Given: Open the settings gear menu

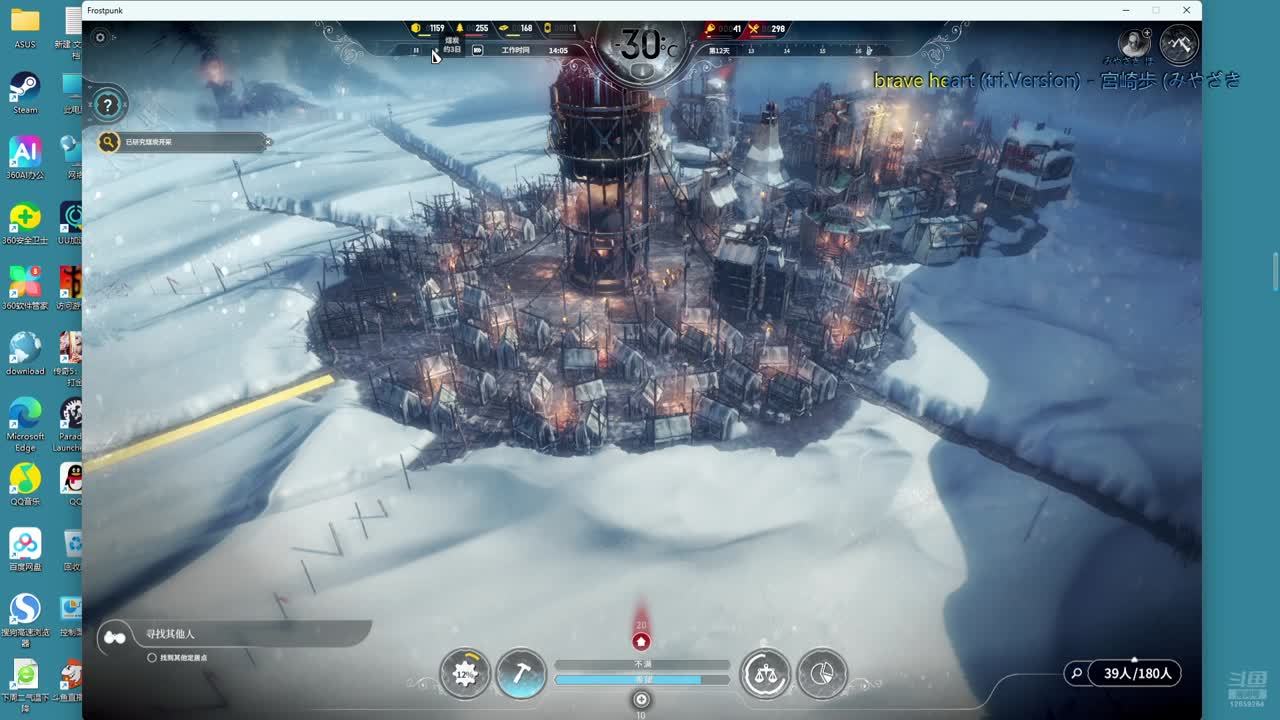Looking at the screenshot, I should tap(100, 38).
